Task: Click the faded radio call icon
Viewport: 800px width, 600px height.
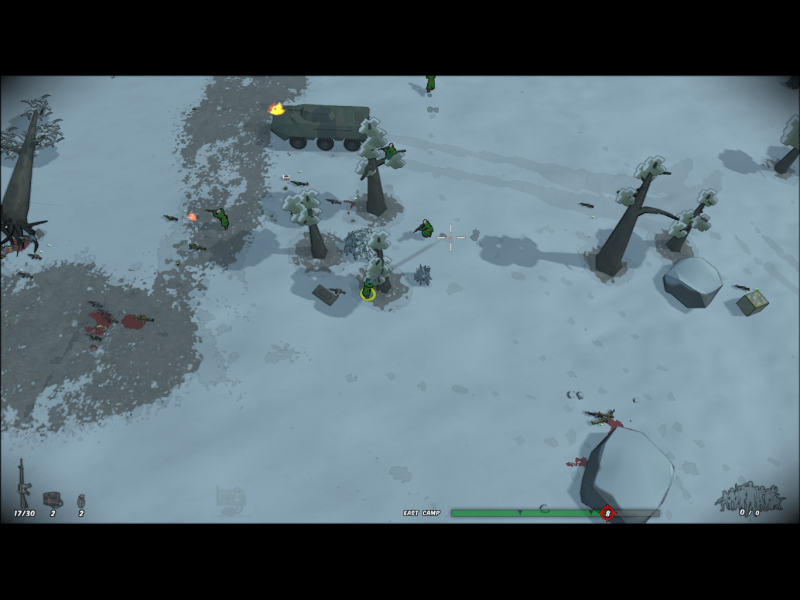Action: point(230,496)
